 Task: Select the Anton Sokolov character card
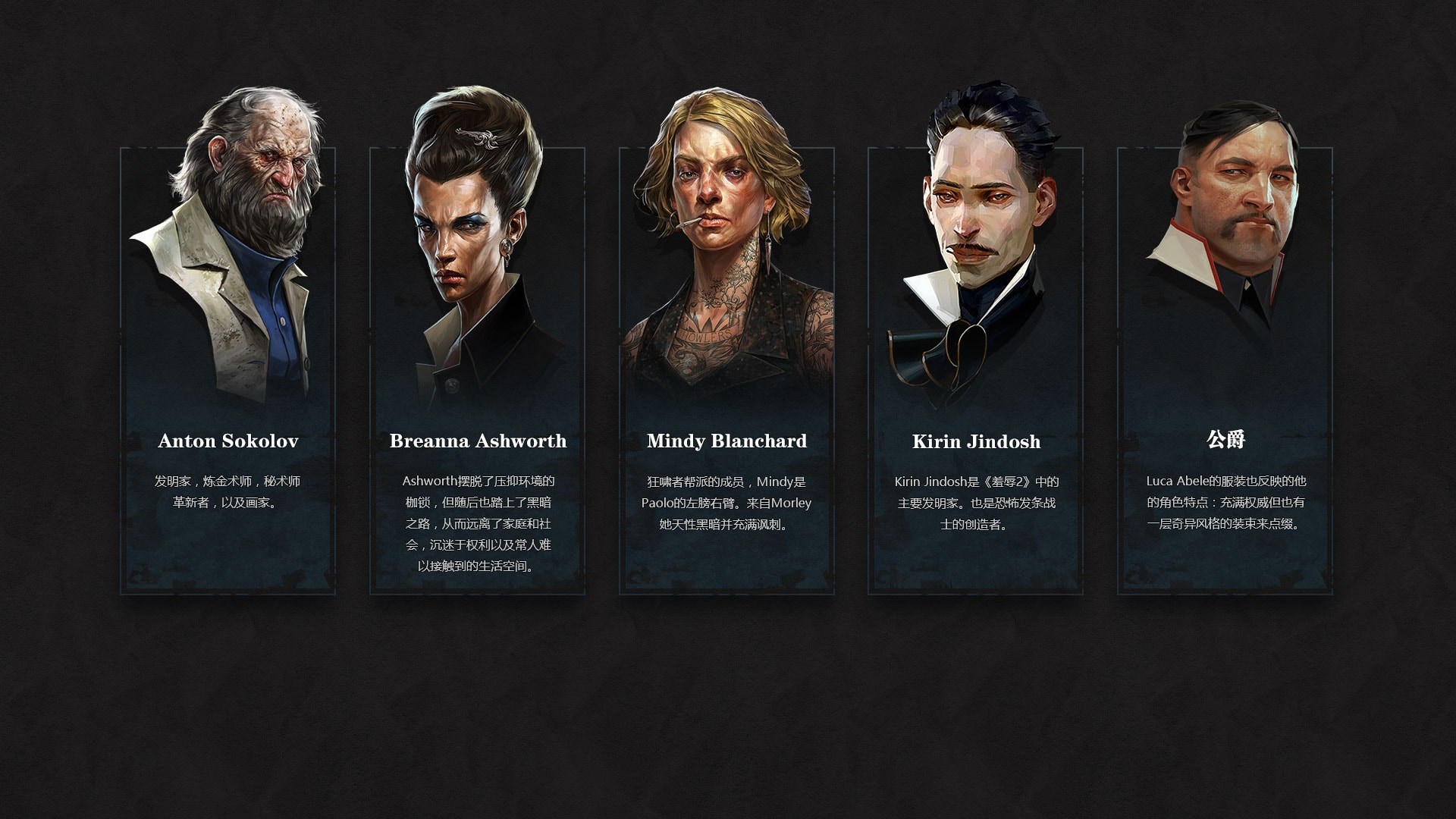[227, 372]
